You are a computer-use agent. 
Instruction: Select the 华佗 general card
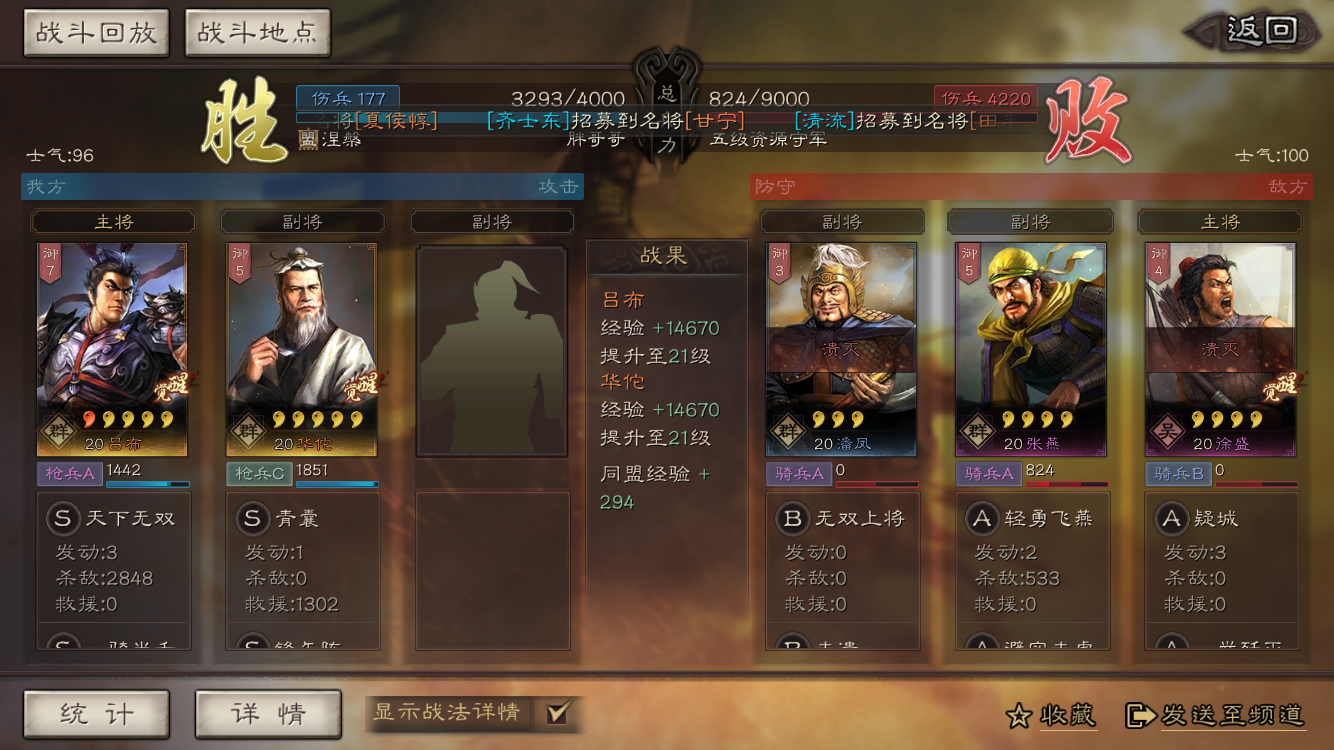pos(302,349)
